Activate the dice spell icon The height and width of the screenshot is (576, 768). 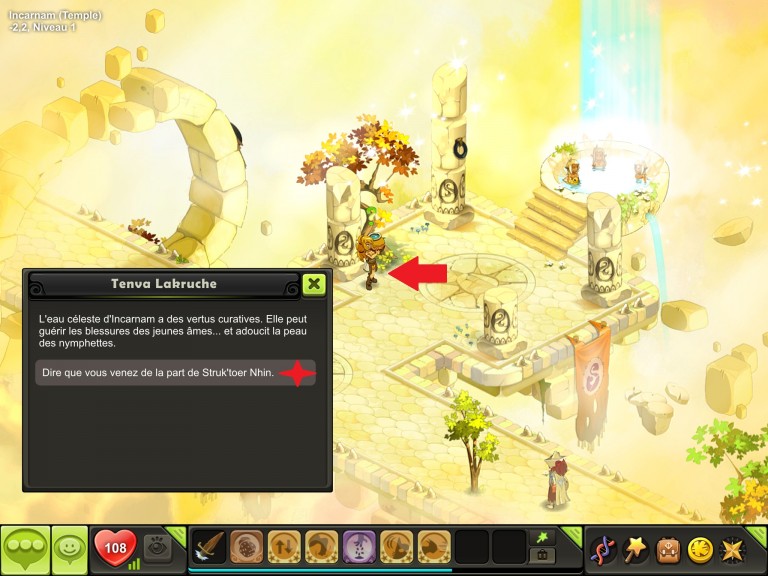pyautogui.click(x=246, y=548)
